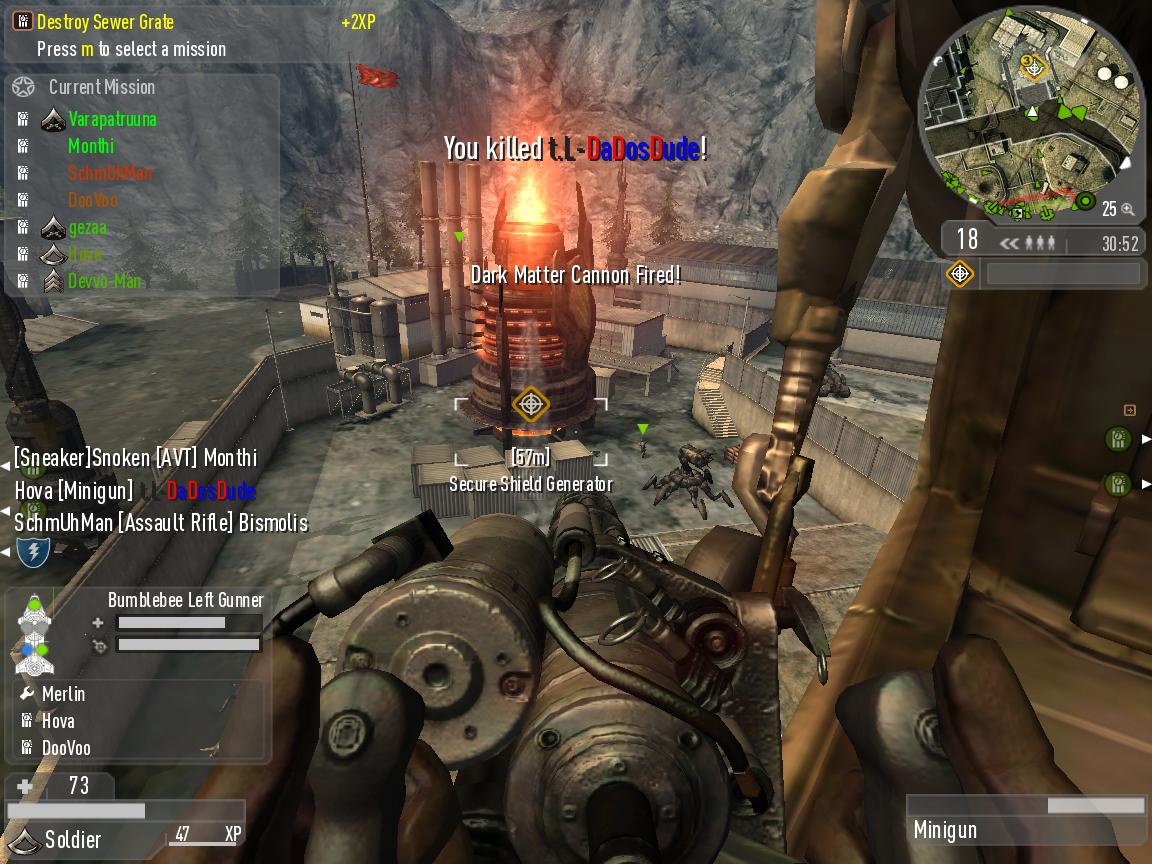
Task: Click the Current Mission header star icon
Action: pyautogui.click(x=23, y=87)
